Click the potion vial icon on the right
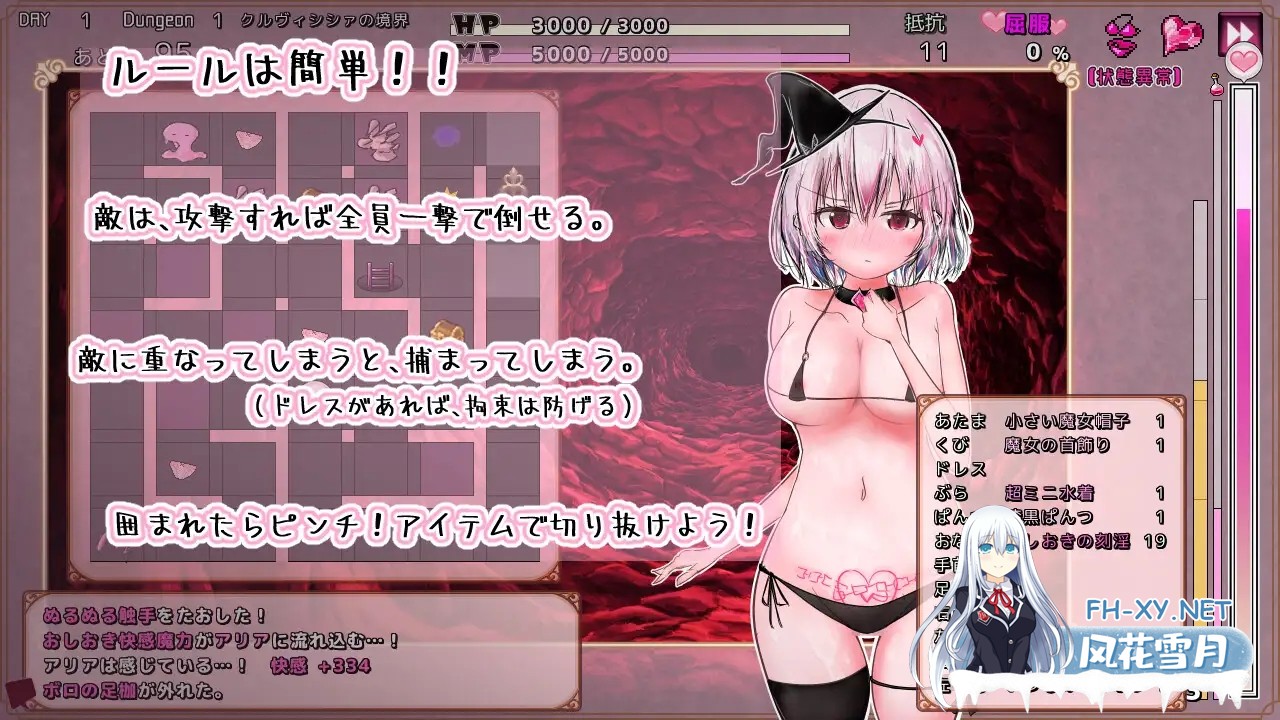Screen dimensions: 1280x720 click(1217, 88)
